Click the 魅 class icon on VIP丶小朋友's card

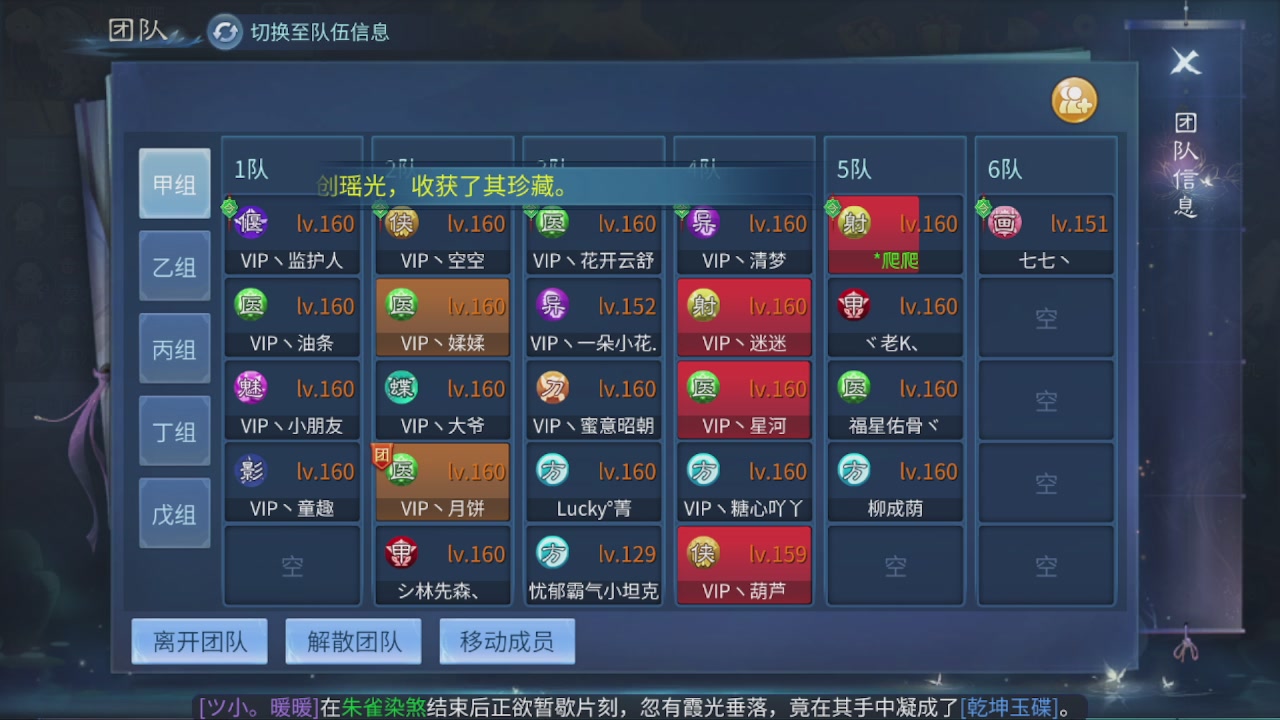click(250, 388)
